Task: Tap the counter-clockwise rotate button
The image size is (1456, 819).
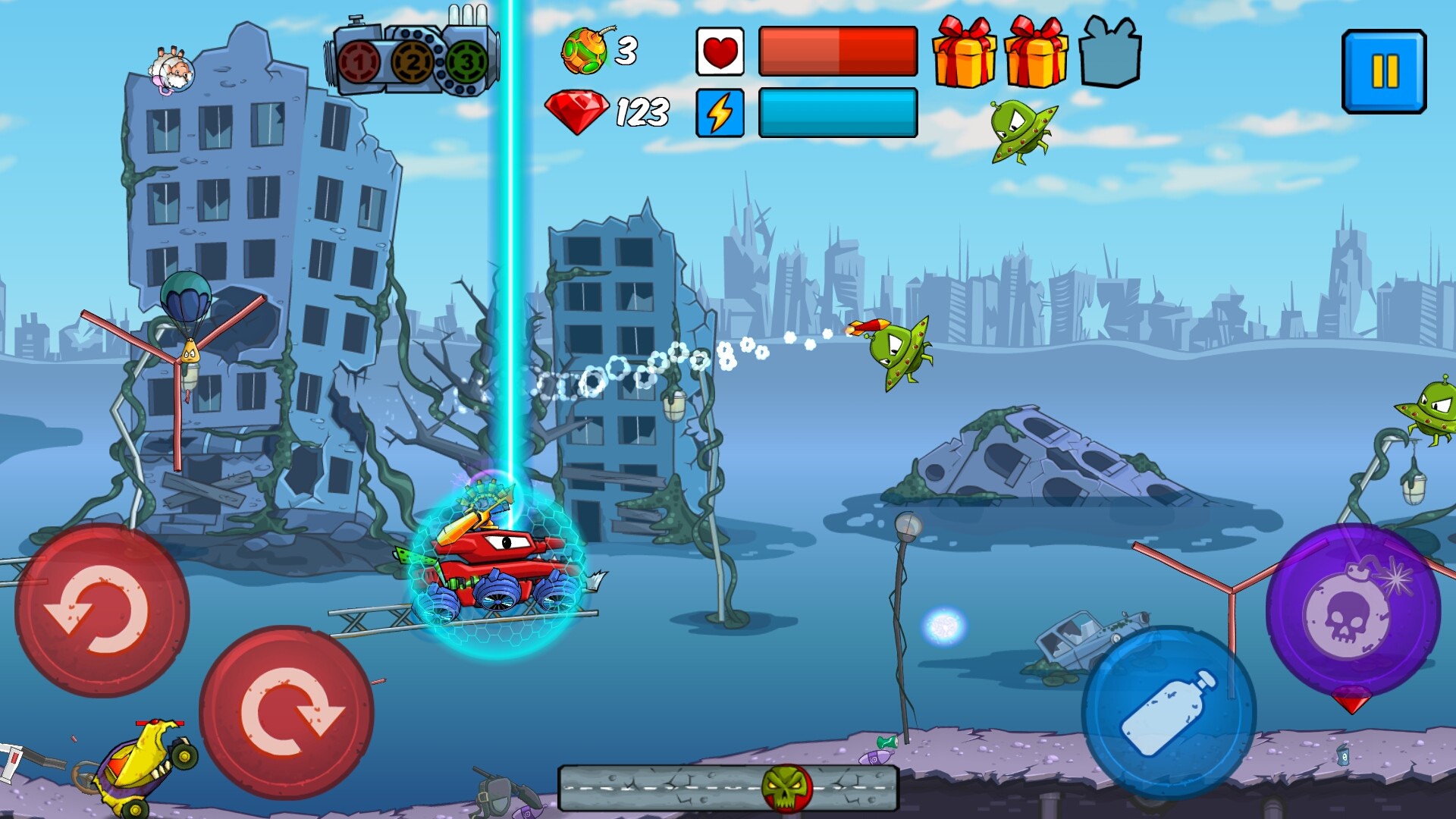Action: [102, 610]
